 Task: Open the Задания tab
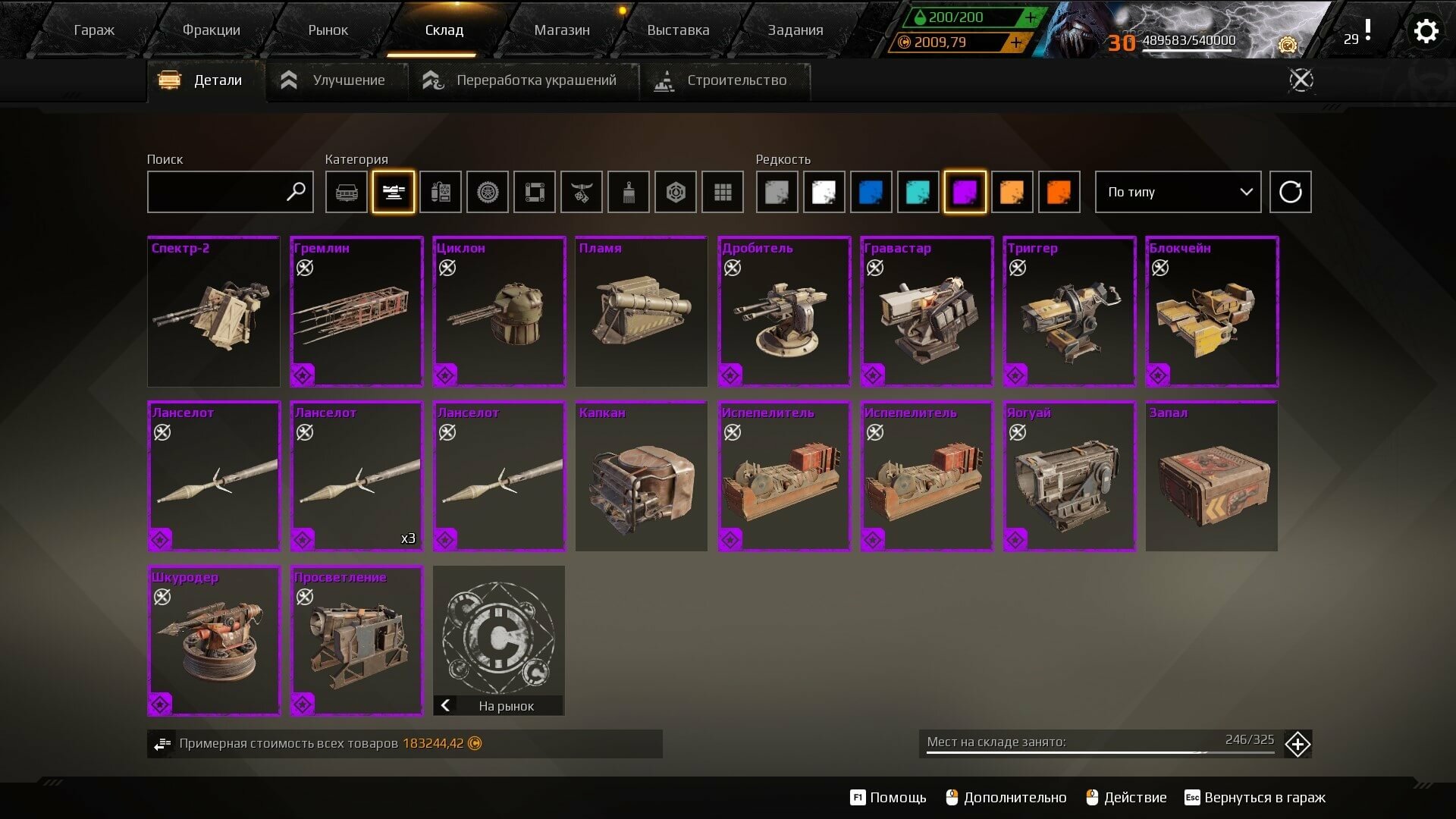[x=795, y=30]
